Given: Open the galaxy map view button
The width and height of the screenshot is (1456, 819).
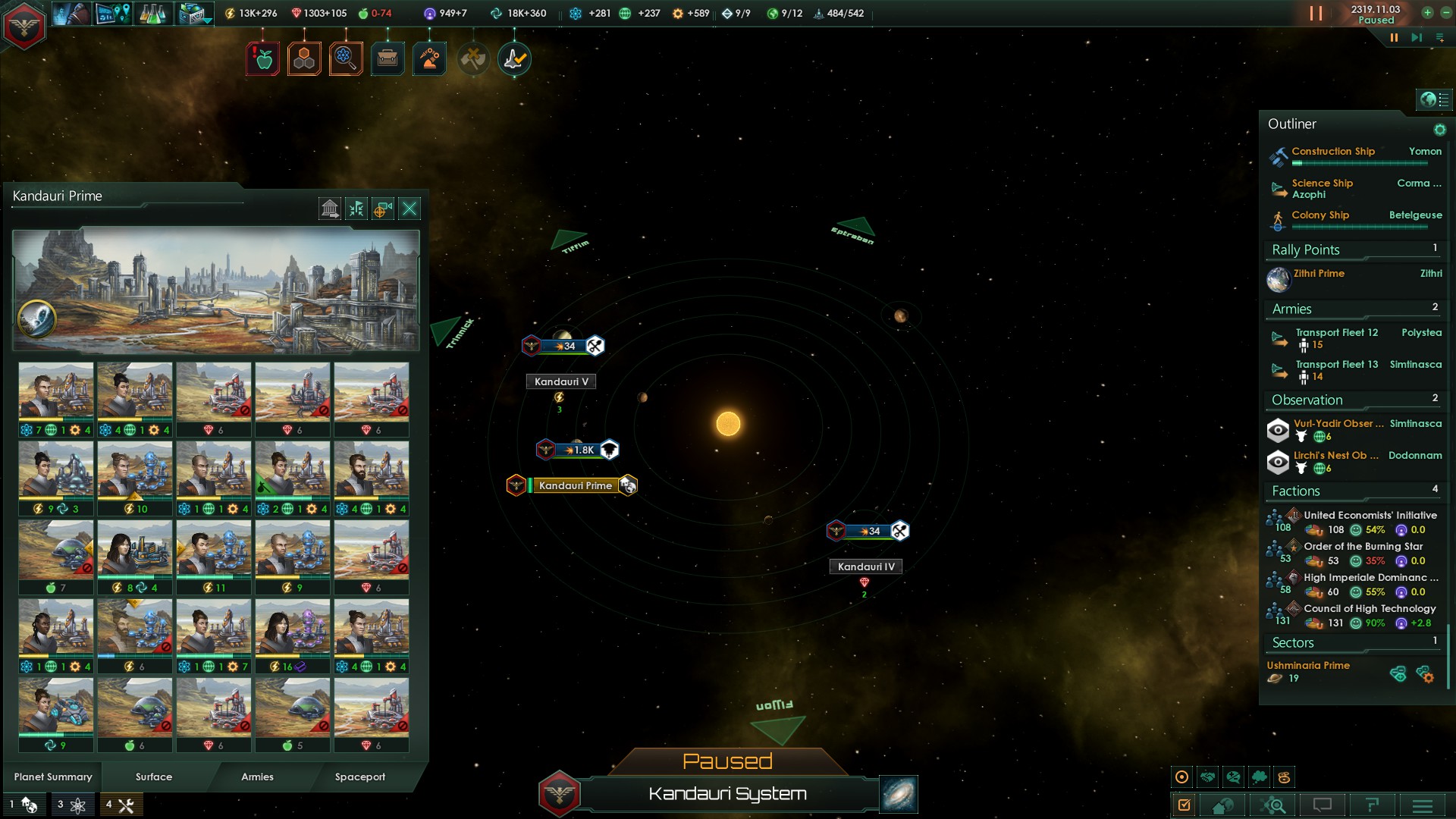Looking at the screenshot, I should [x=899, y=794].
